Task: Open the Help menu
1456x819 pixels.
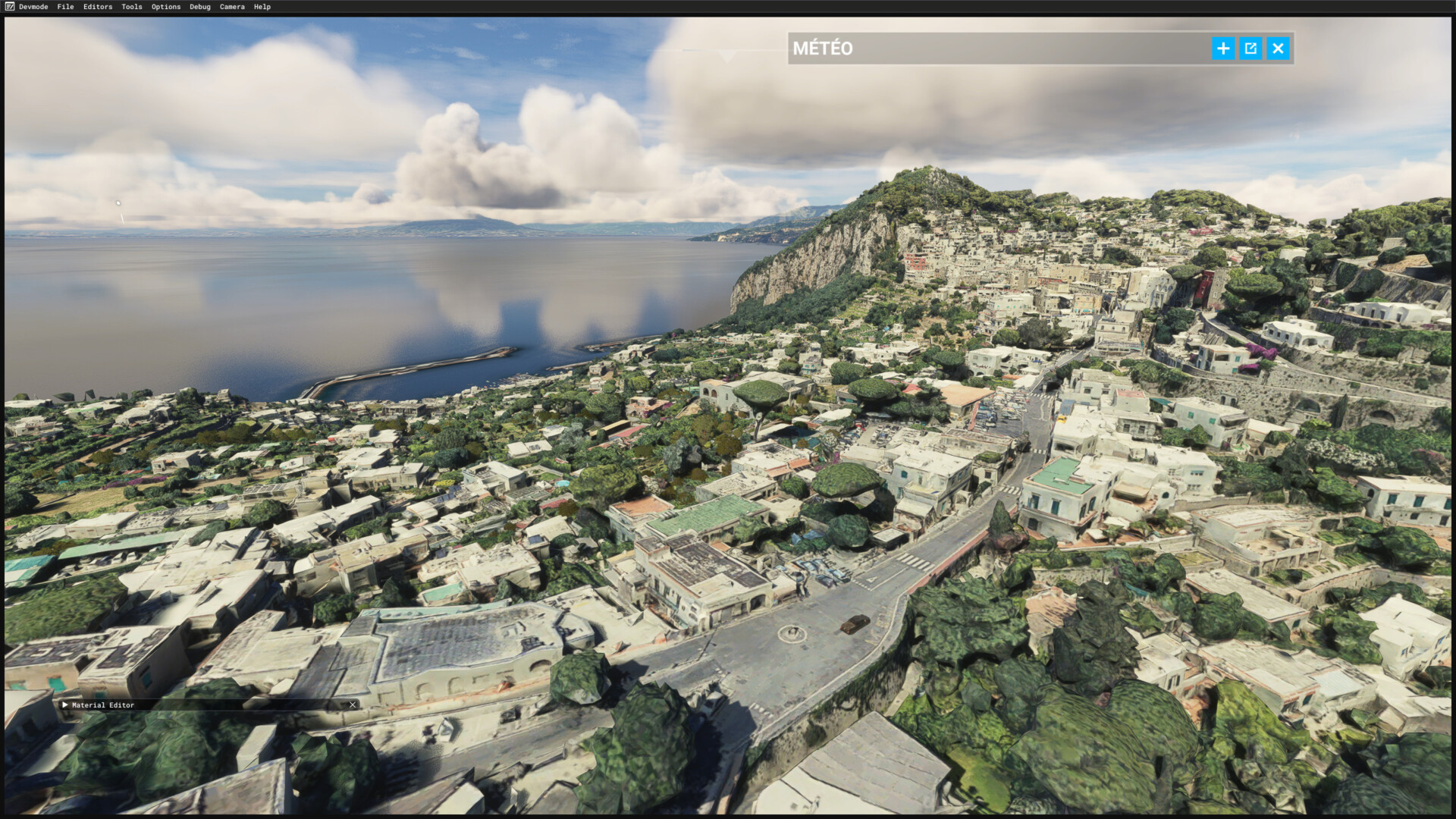Action: click(262, 7)
